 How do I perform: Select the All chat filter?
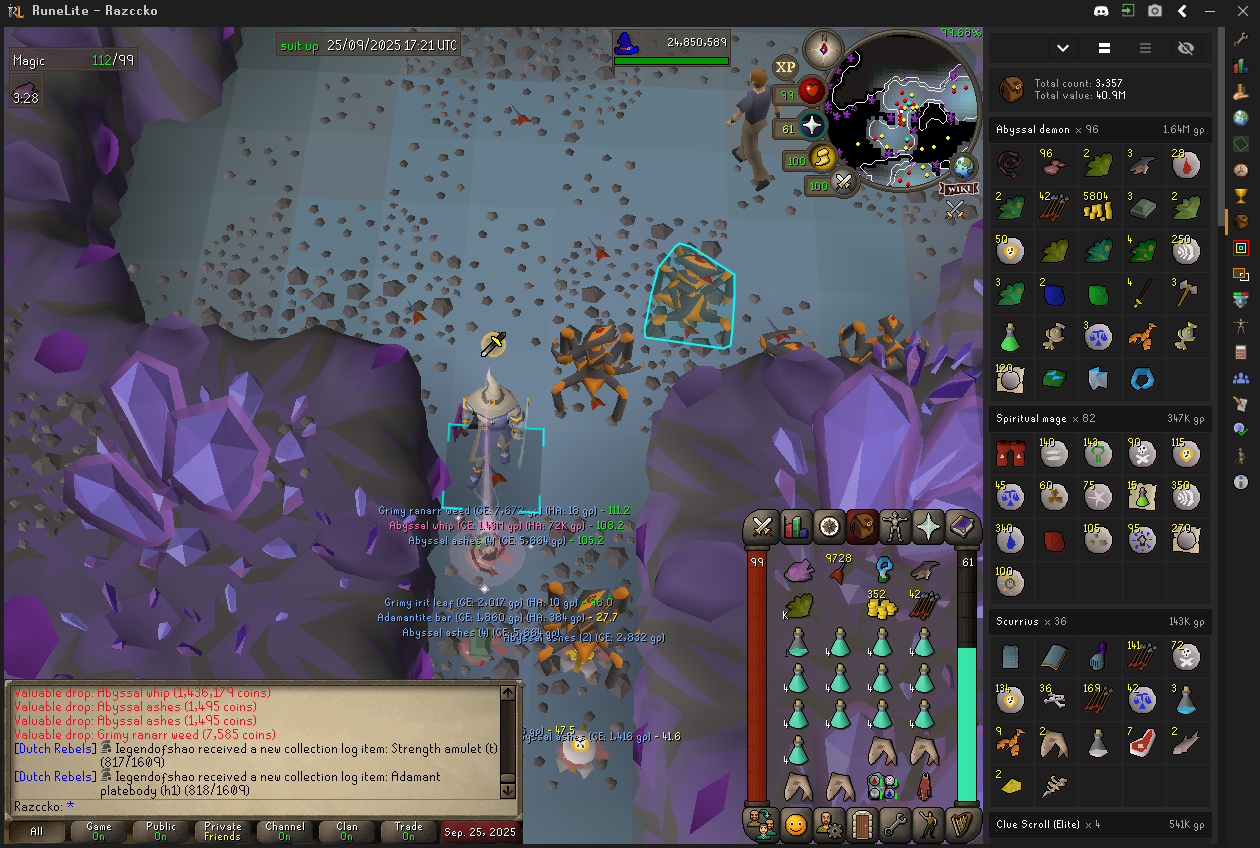(37, 832)
